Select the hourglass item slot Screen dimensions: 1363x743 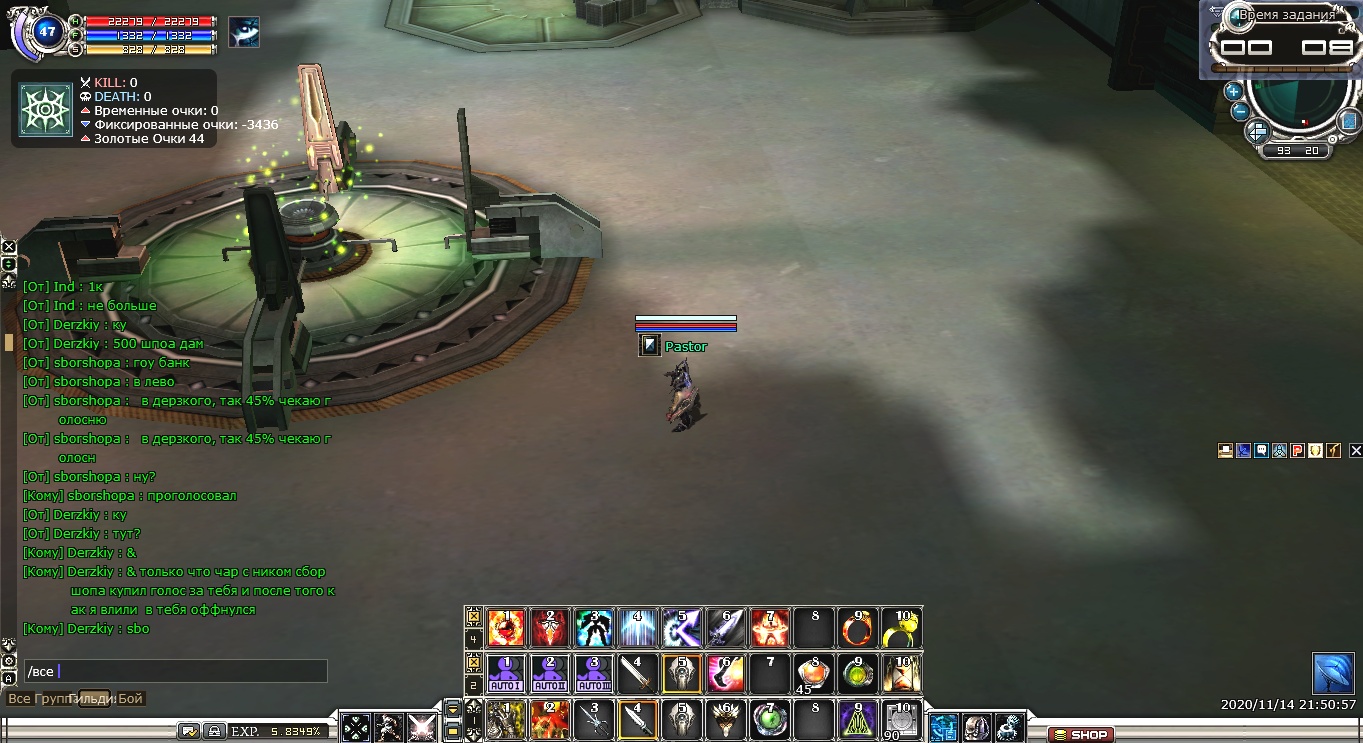[901, 674]
